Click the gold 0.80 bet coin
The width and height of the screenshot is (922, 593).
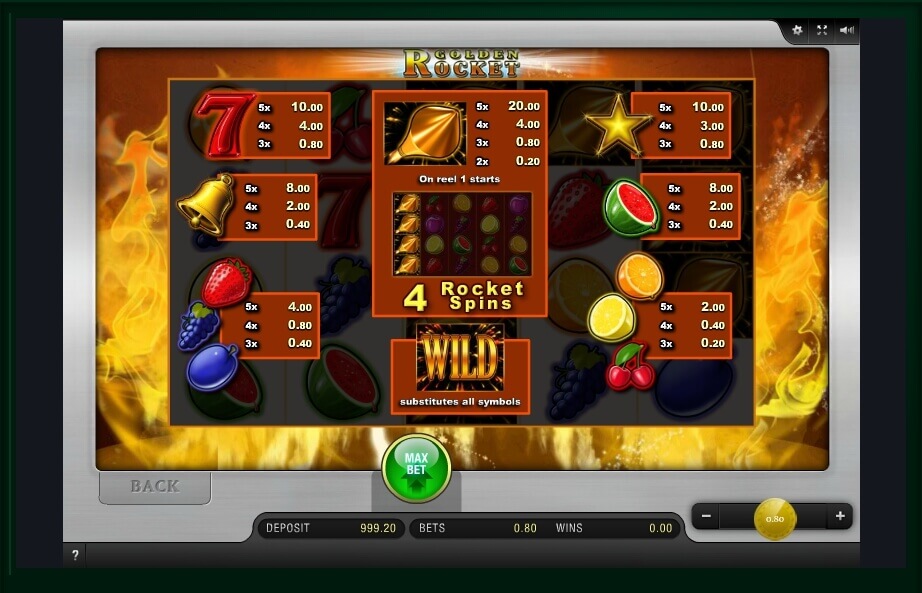click(x=774, y=518)
